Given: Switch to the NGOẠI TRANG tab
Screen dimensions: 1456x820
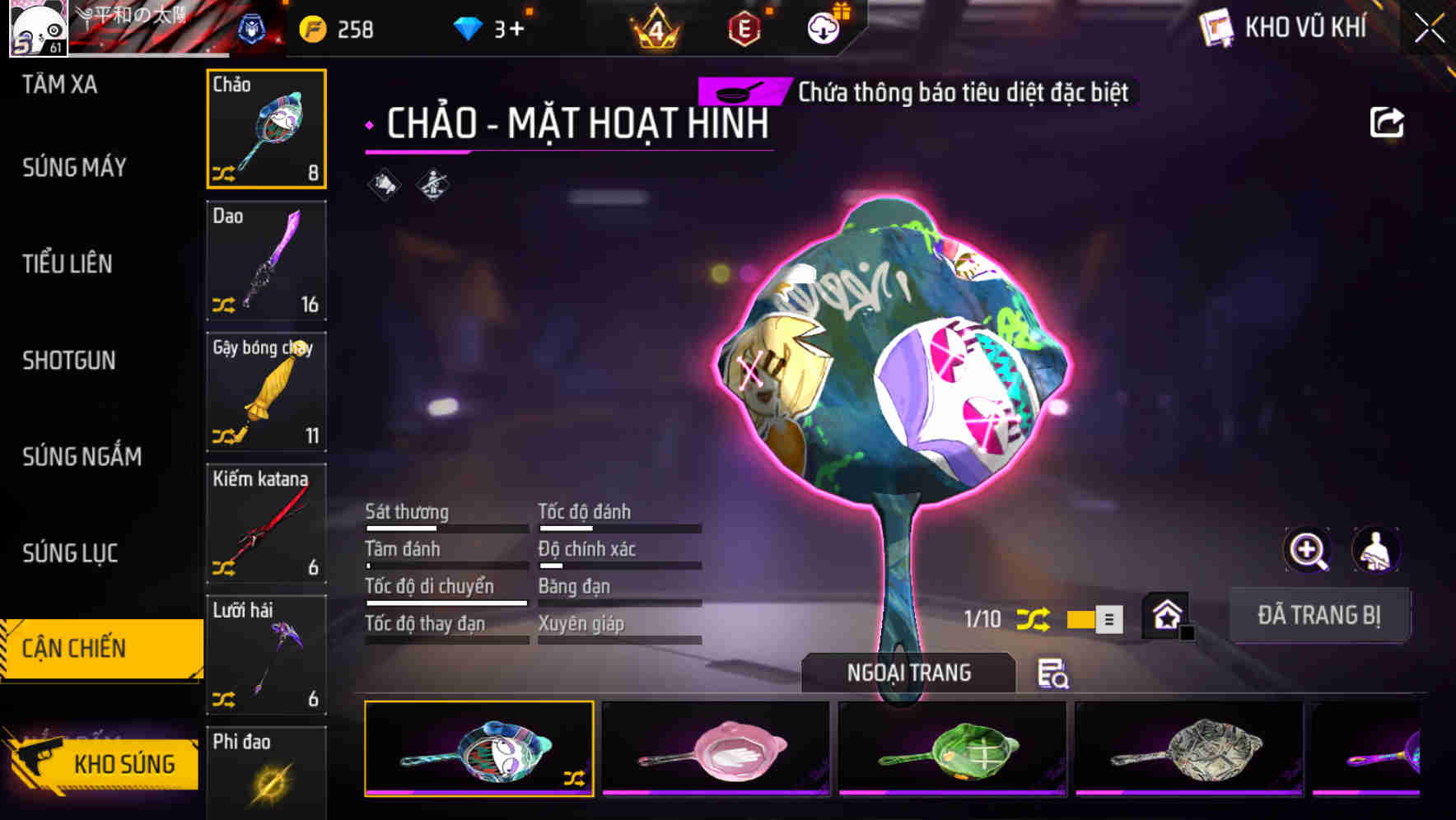Looking at the screenshot, I should pyautogui.click(x=910, y=673).
